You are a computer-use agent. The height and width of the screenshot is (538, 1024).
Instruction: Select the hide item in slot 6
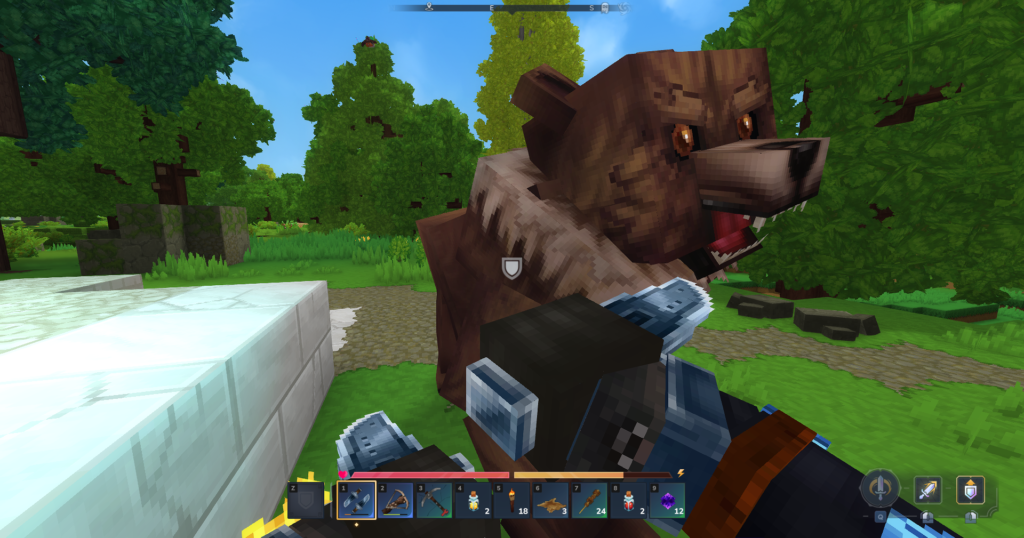click(550, 500)
